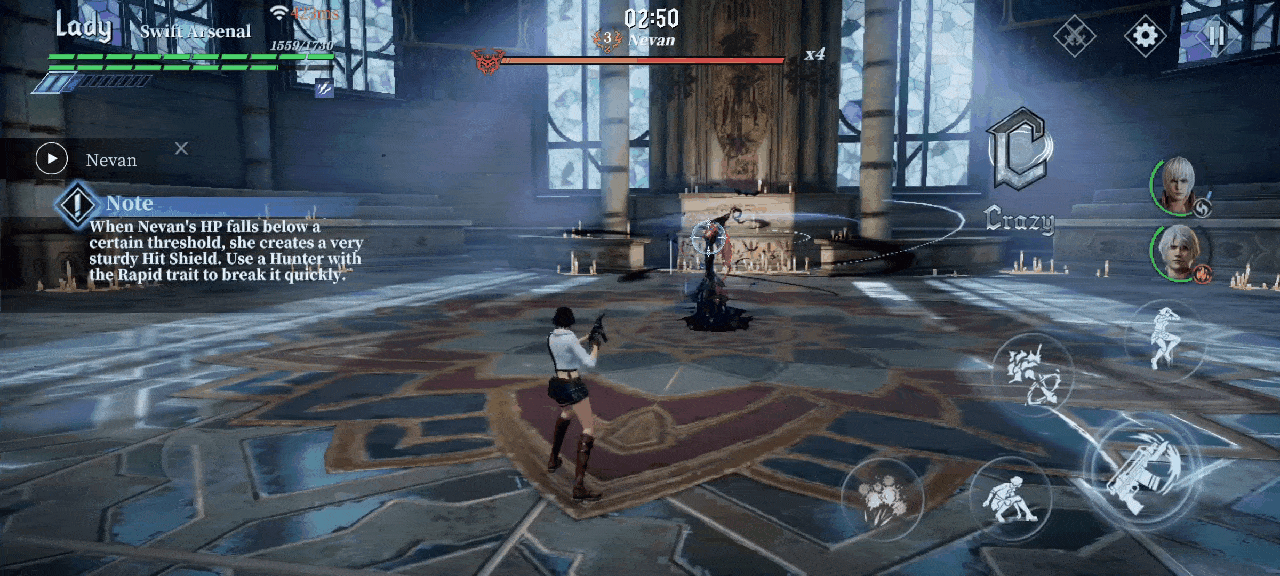Tap the crossed swords diamond icon

coord(1075,36)
